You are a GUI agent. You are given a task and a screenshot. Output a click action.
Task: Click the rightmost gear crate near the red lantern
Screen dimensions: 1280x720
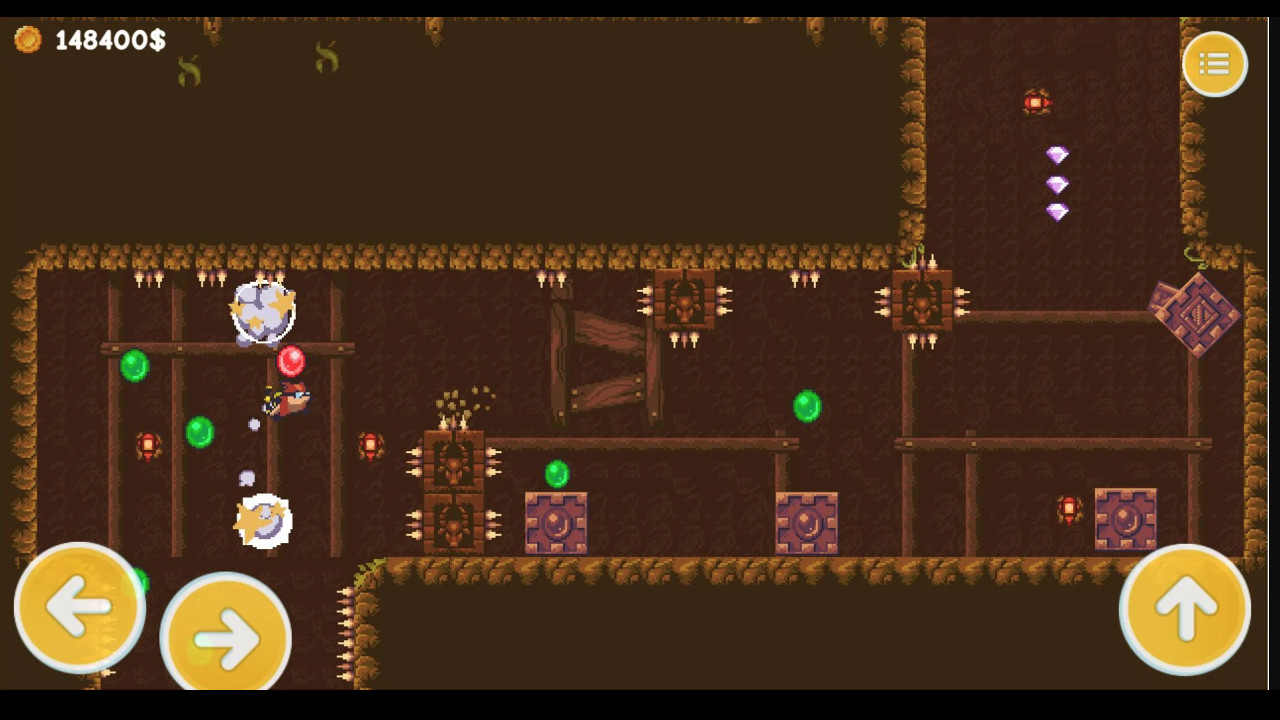tap(1127, 517)
